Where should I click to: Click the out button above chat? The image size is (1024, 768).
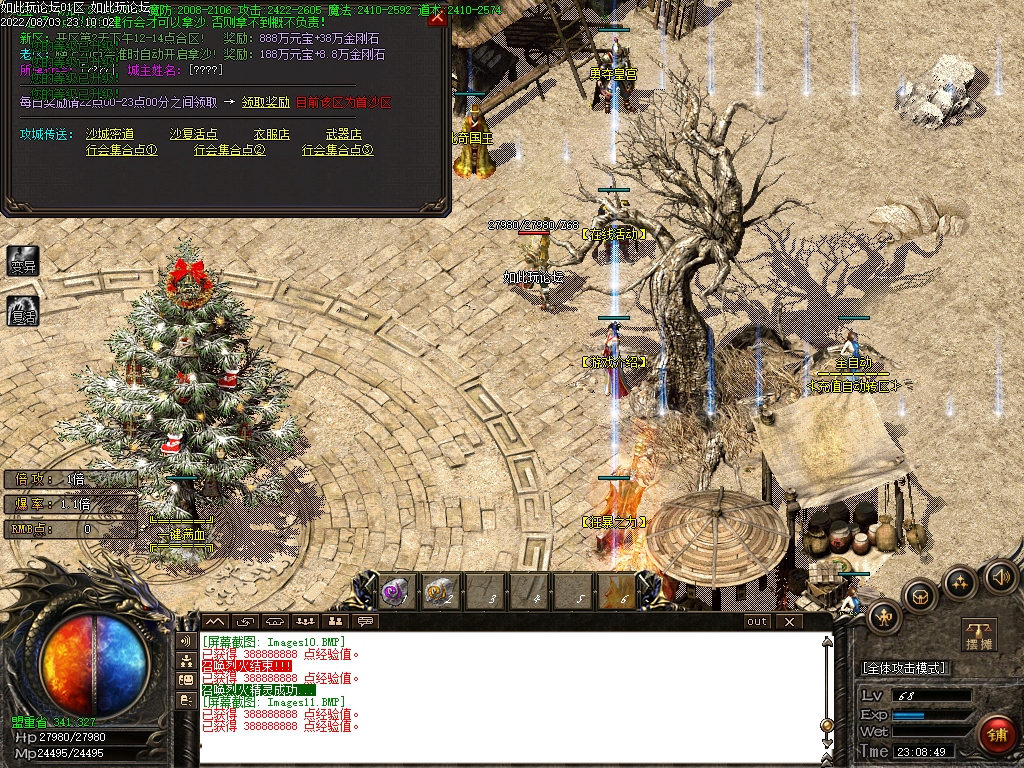point(757,621)
